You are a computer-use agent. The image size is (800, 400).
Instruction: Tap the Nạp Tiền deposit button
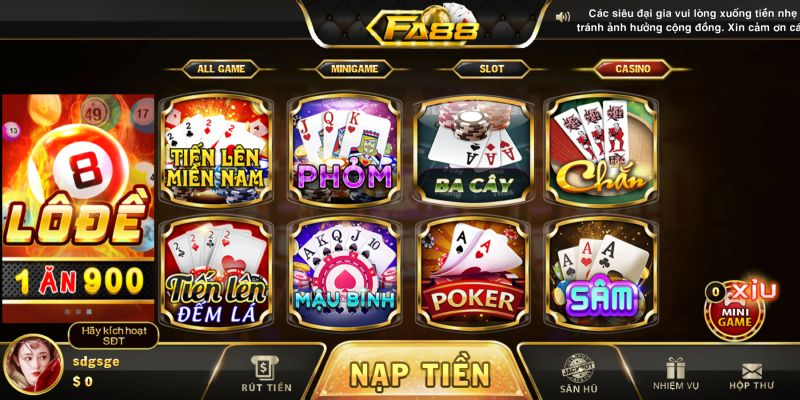[420, 373]
